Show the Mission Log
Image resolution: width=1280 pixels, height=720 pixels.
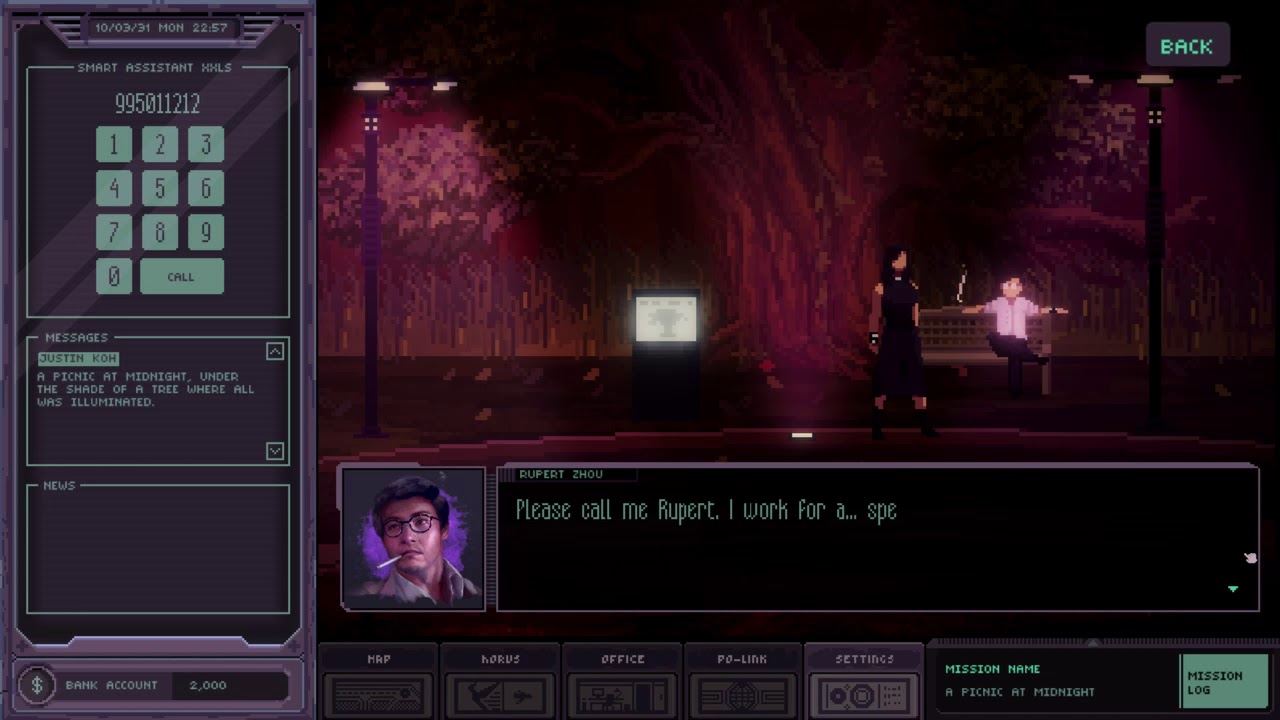[1224, 682]
